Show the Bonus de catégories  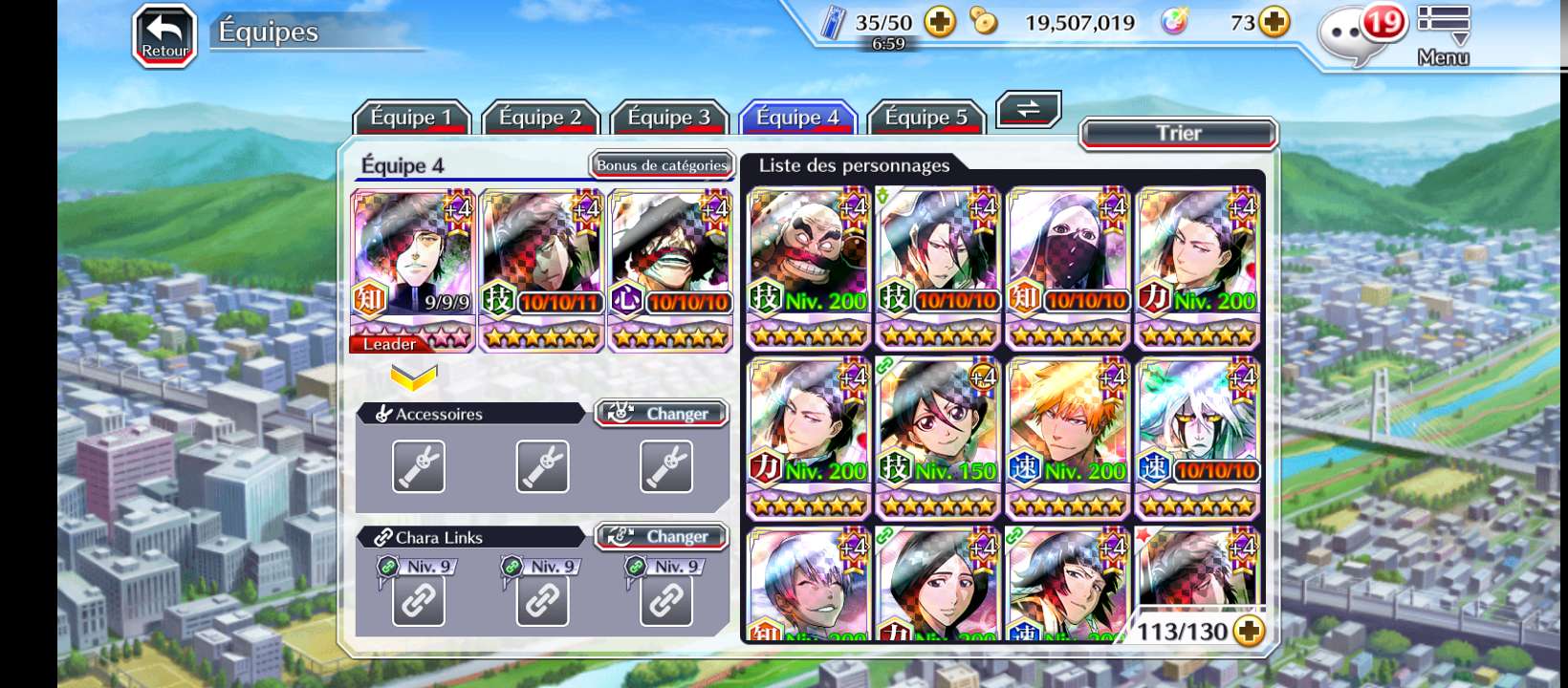662,165
